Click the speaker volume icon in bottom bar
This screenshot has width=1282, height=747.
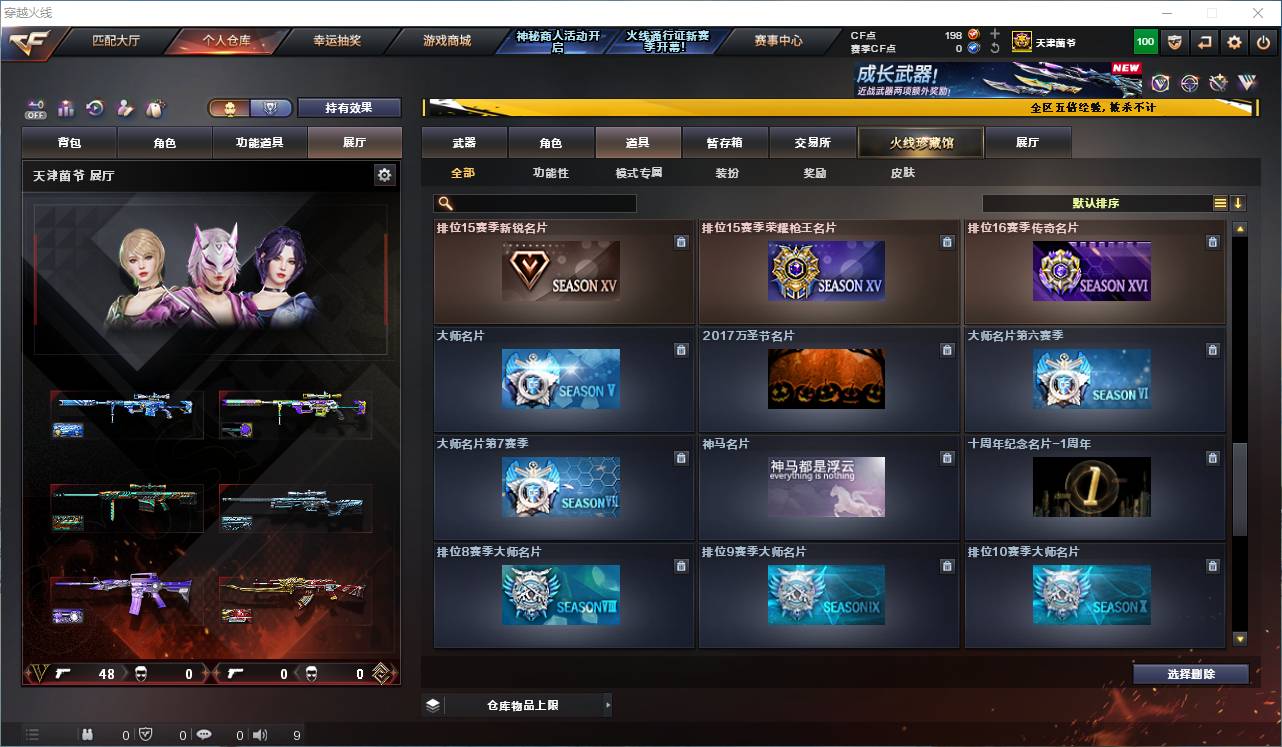point(258,733)
